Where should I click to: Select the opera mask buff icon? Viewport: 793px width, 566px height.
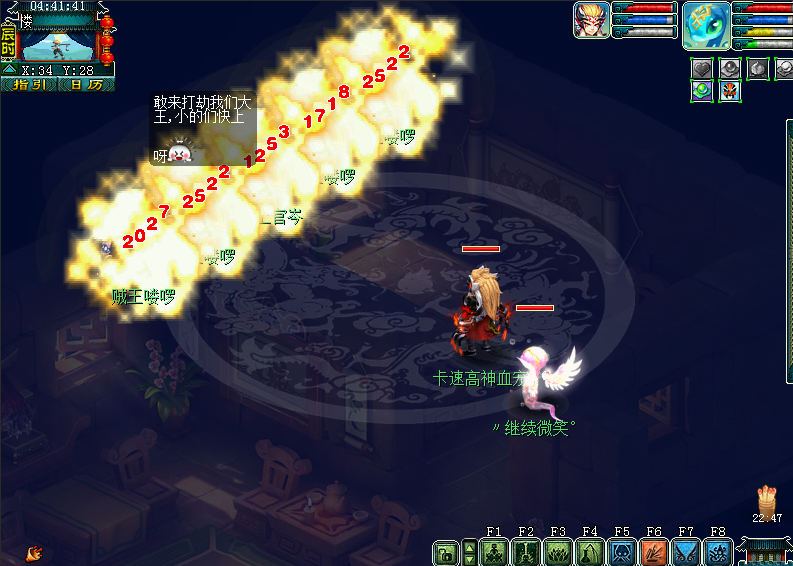(x=731, y=91)
